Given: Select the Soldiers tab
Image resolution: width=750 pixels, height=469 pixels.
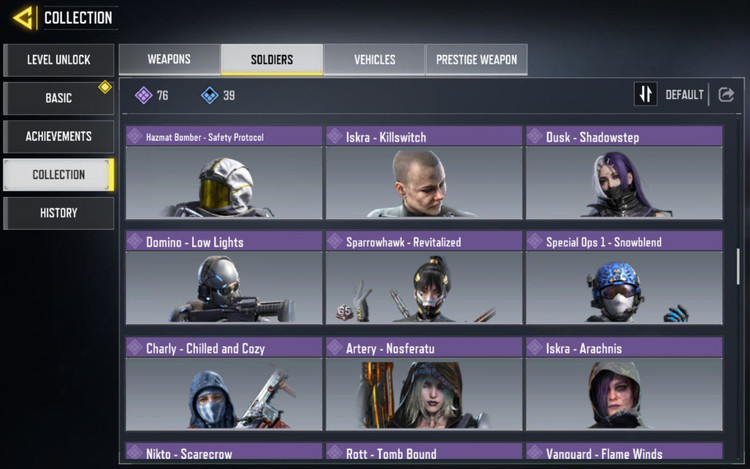Looking at the screenshot, I should point(271,60).
